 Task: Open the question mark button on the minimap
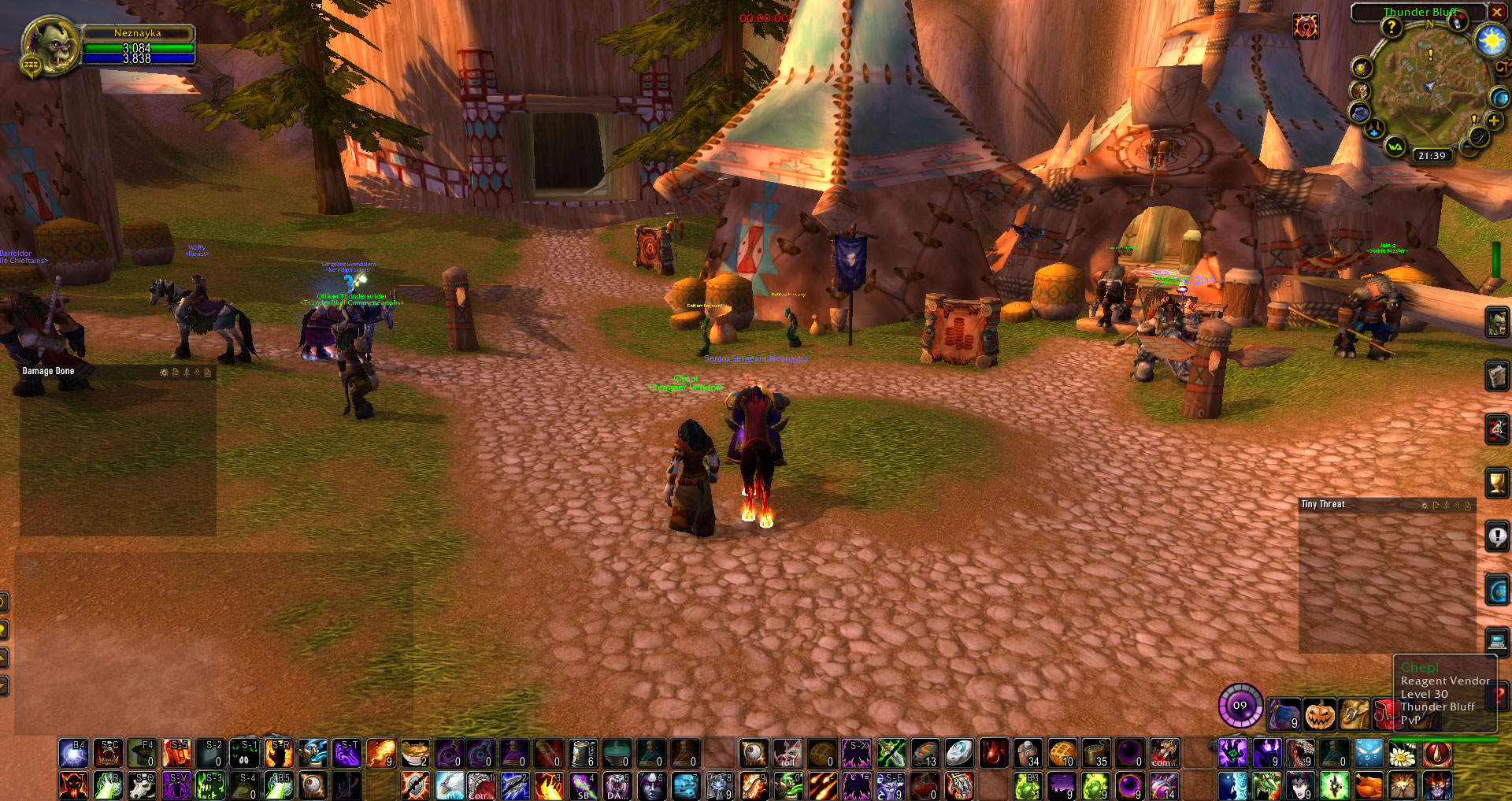[1392, 28]
